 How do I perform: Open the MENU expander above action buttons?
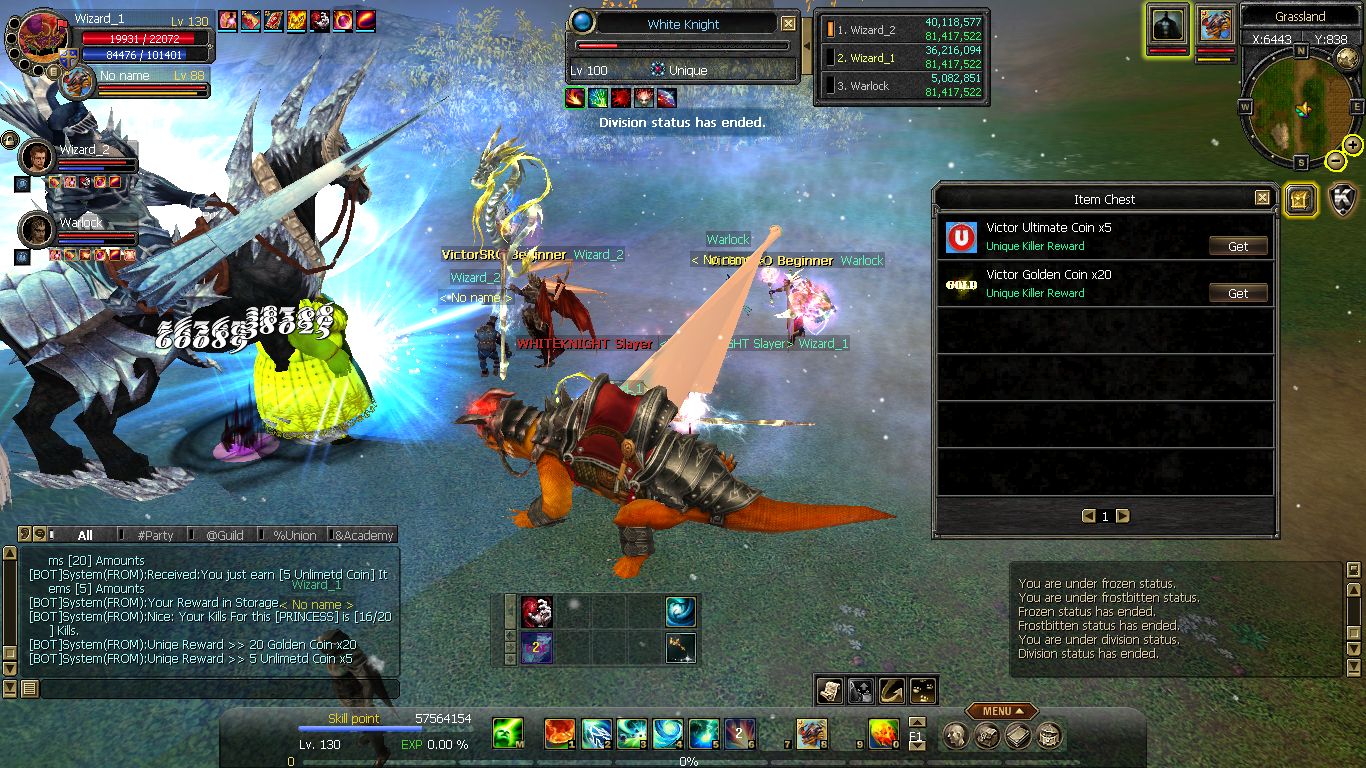coord(1001,711)
